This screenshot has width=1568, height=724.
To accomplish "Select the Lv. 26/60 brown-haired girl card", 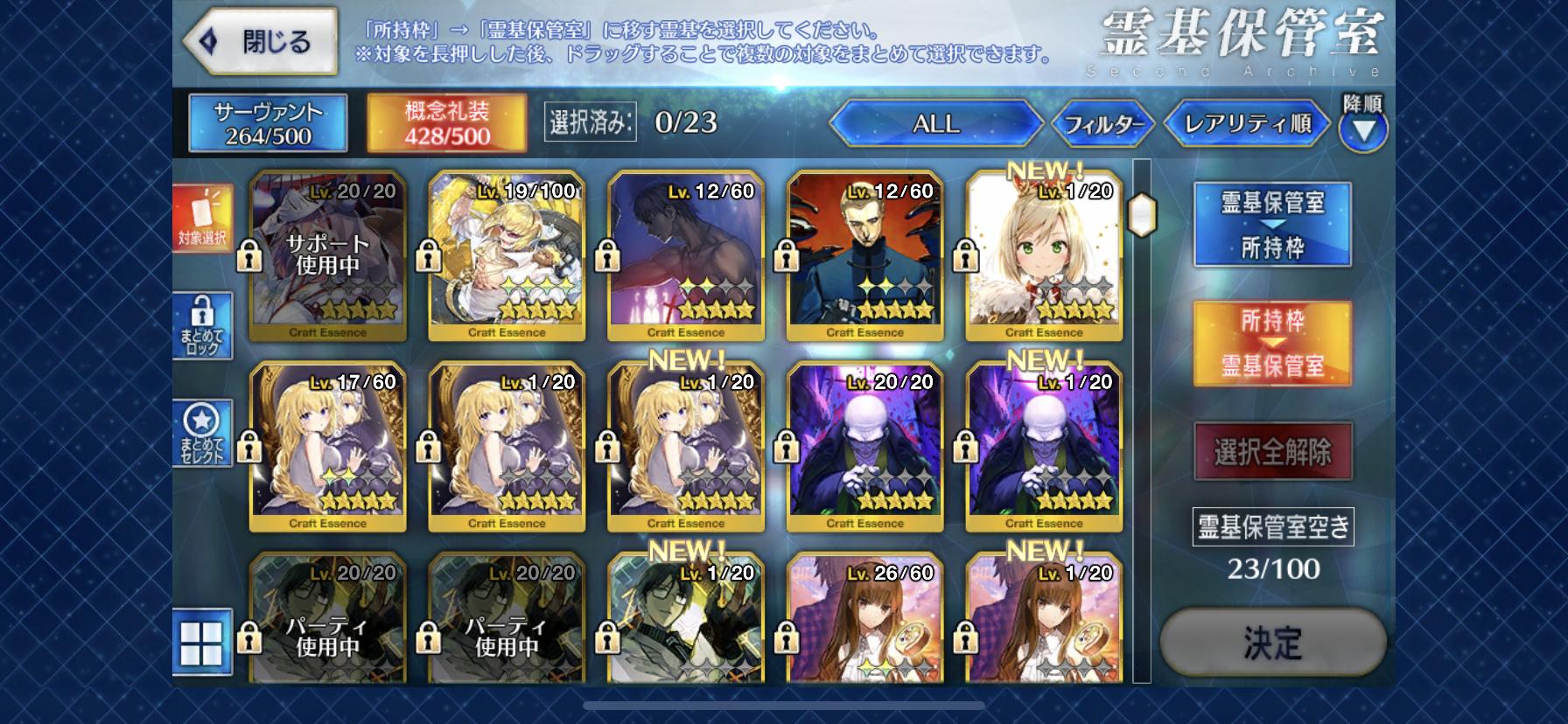I will (864, 619).
